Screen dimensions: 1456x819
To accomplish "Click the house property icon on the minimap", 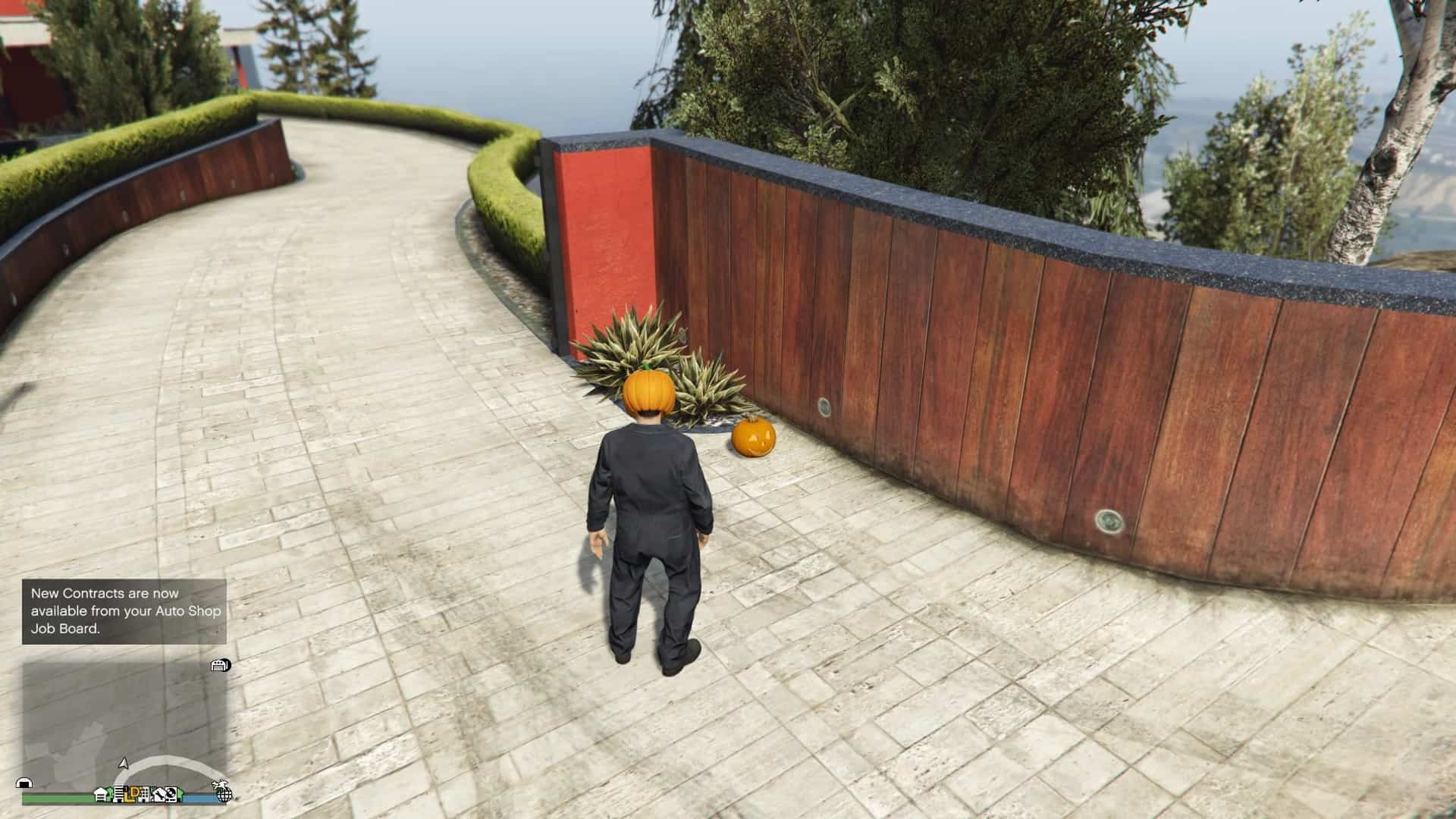I will click(x=100, y=795).
